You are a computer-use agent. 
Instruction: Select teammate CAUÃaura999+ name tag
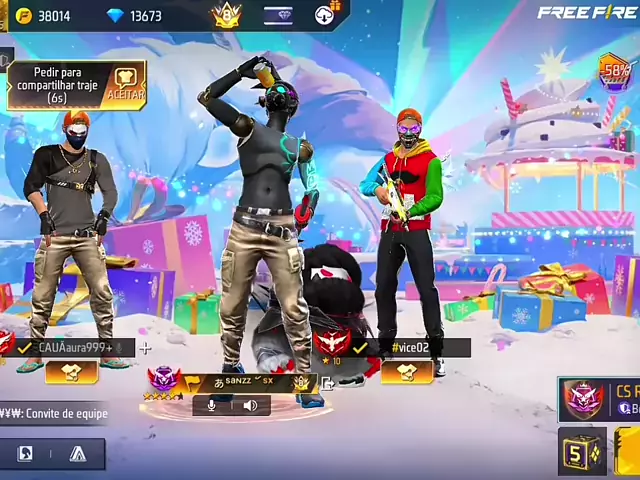[74, 347]
